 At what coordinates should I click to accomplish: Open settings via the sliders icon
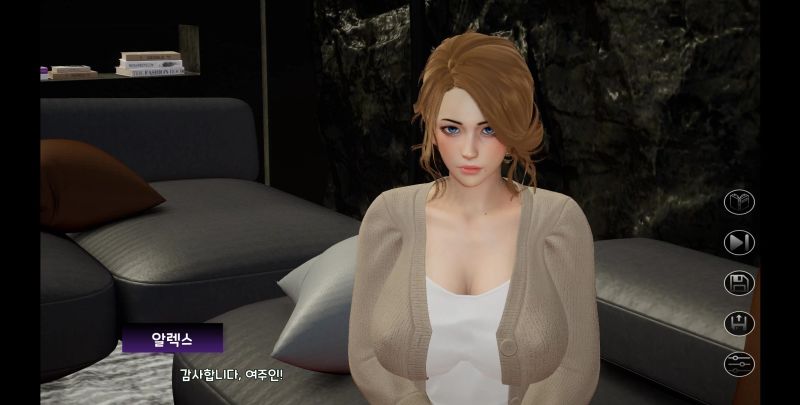pyautogui.click(x=739, y=363)
